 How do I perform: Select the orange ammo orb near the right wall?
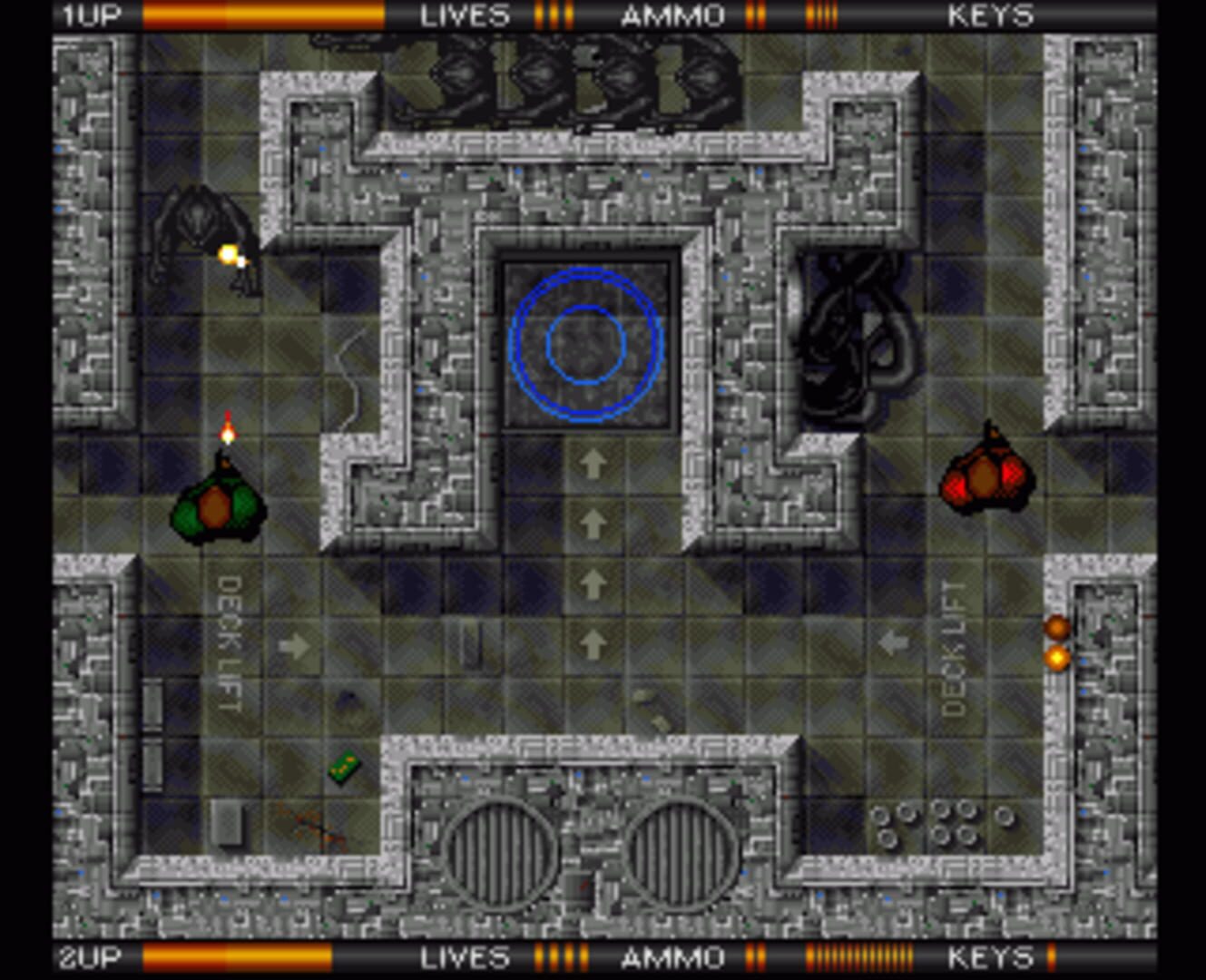[x=1055, y=624]
